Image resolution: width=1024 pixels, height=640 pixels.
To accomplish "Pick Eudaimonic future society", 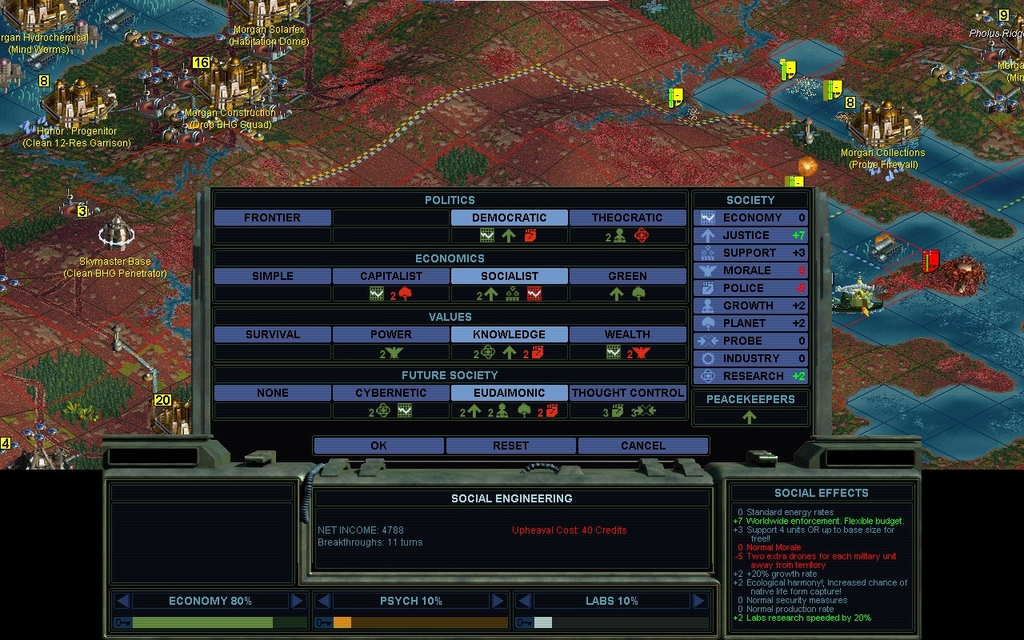I will click(509, 393).
